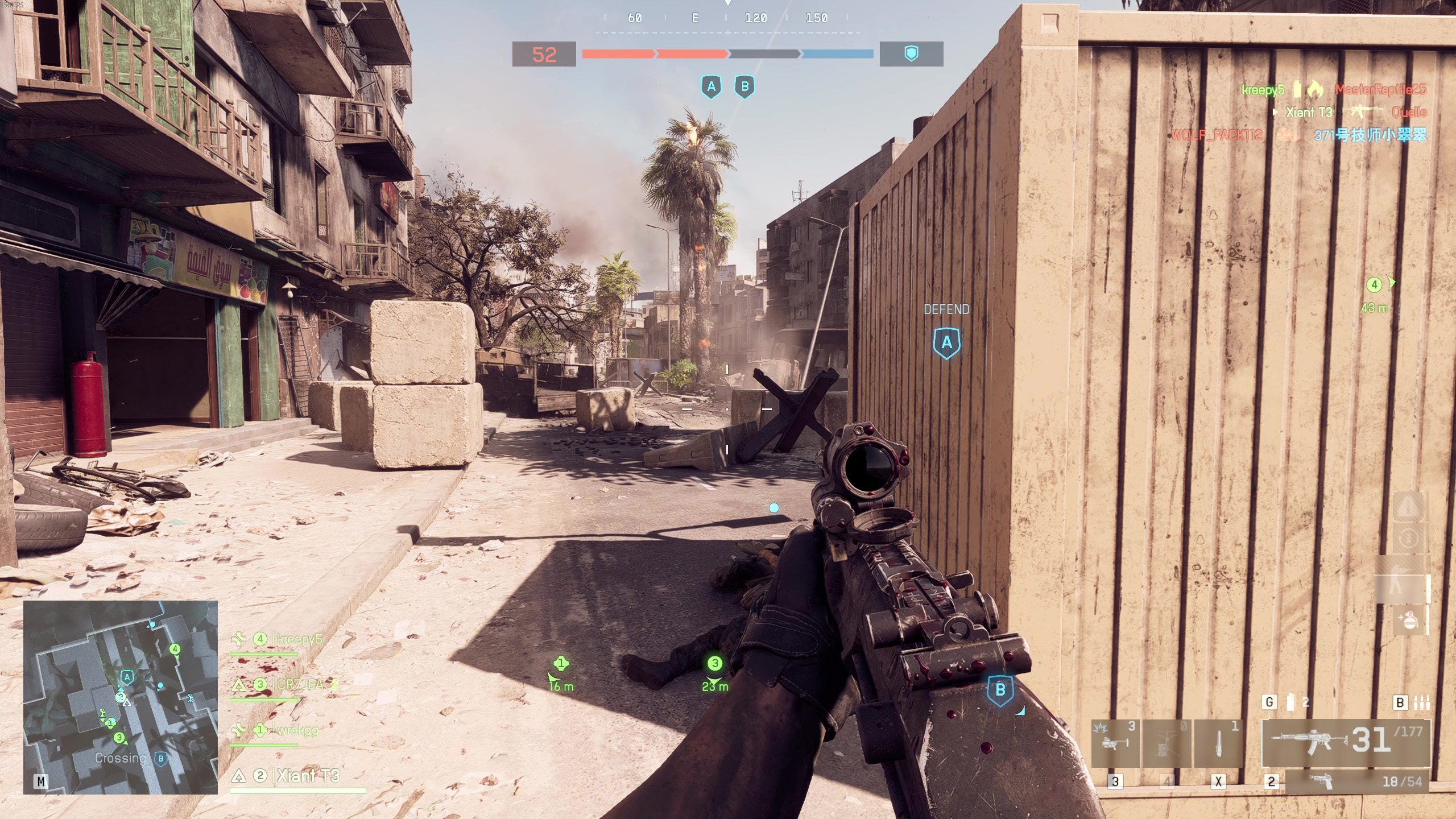The height and width of the screenshot is (819, 1456).
Task: Click objective A icon under the score bar
Action: (711, 87)
